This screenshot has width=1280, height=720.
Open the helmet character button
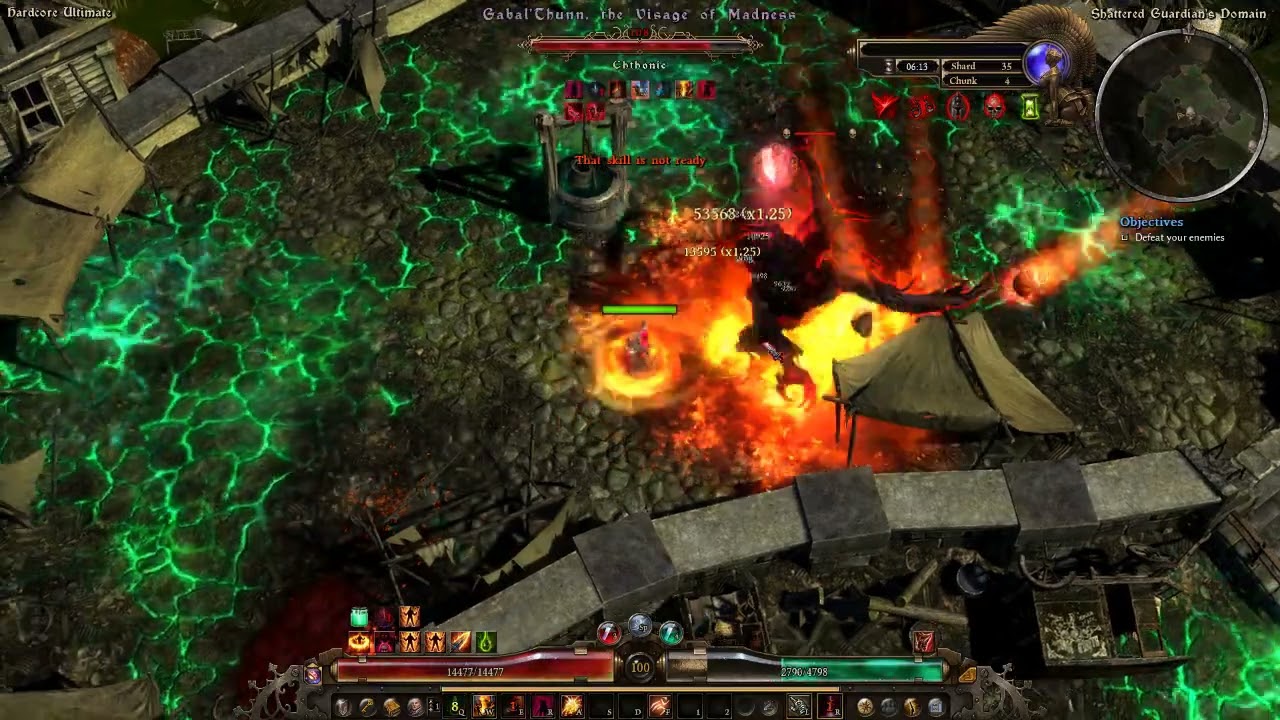pyautogui.click(x=343, y=707)
